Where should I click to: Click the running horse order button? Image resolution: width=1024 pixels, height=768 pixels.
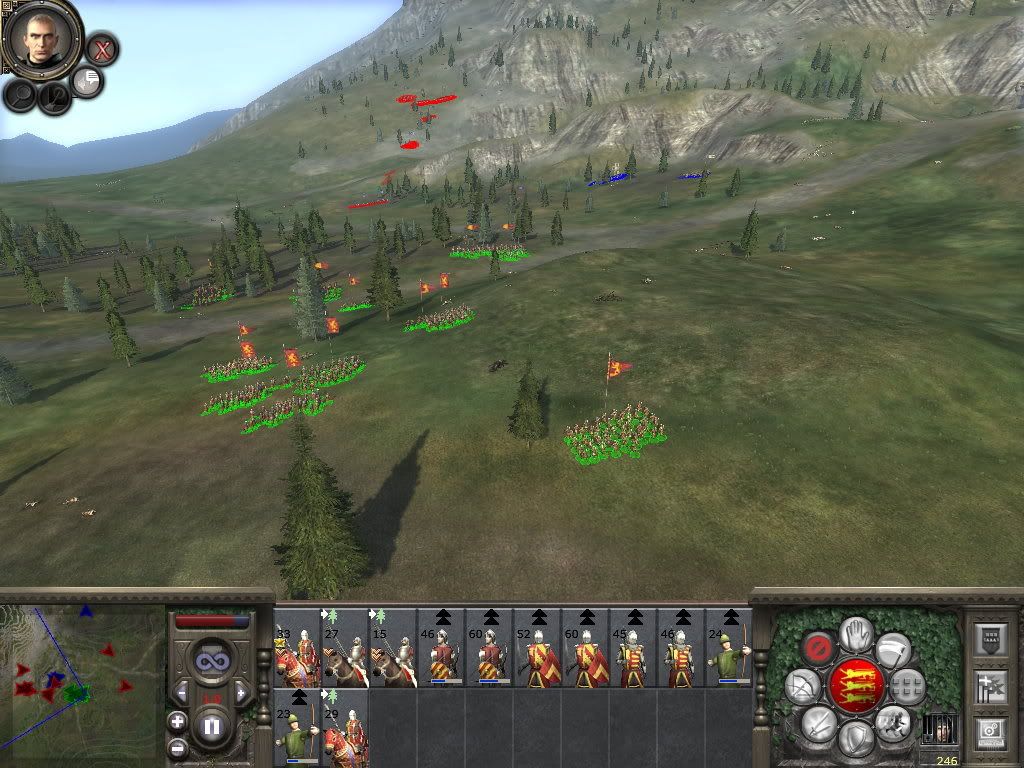892,722
